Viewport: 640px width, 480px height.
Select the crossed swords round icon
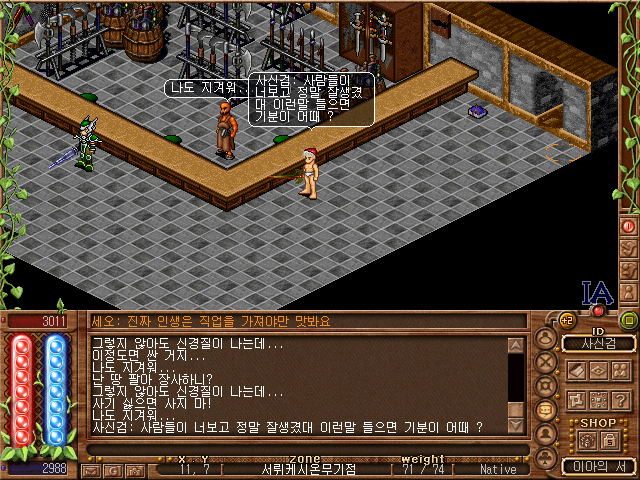pyautogui.click(x=546, y=363)
